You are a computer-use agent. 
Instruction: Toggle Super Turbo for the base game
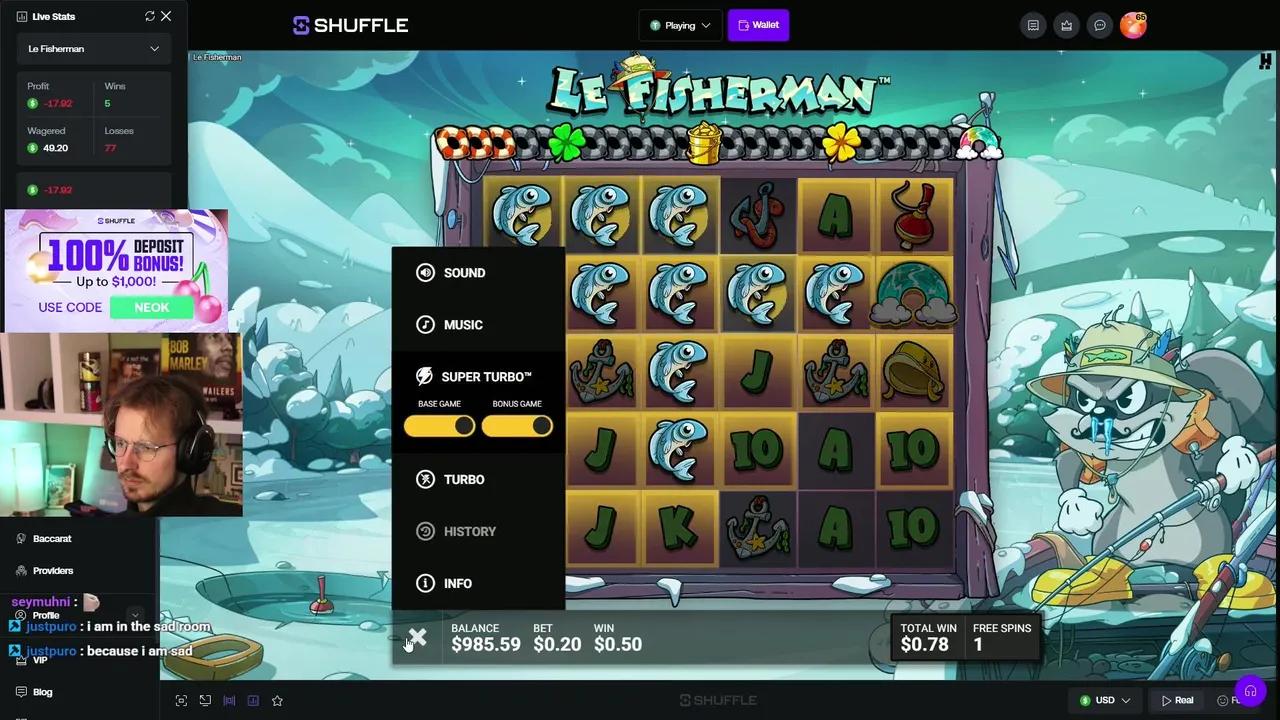click(439, 425)
